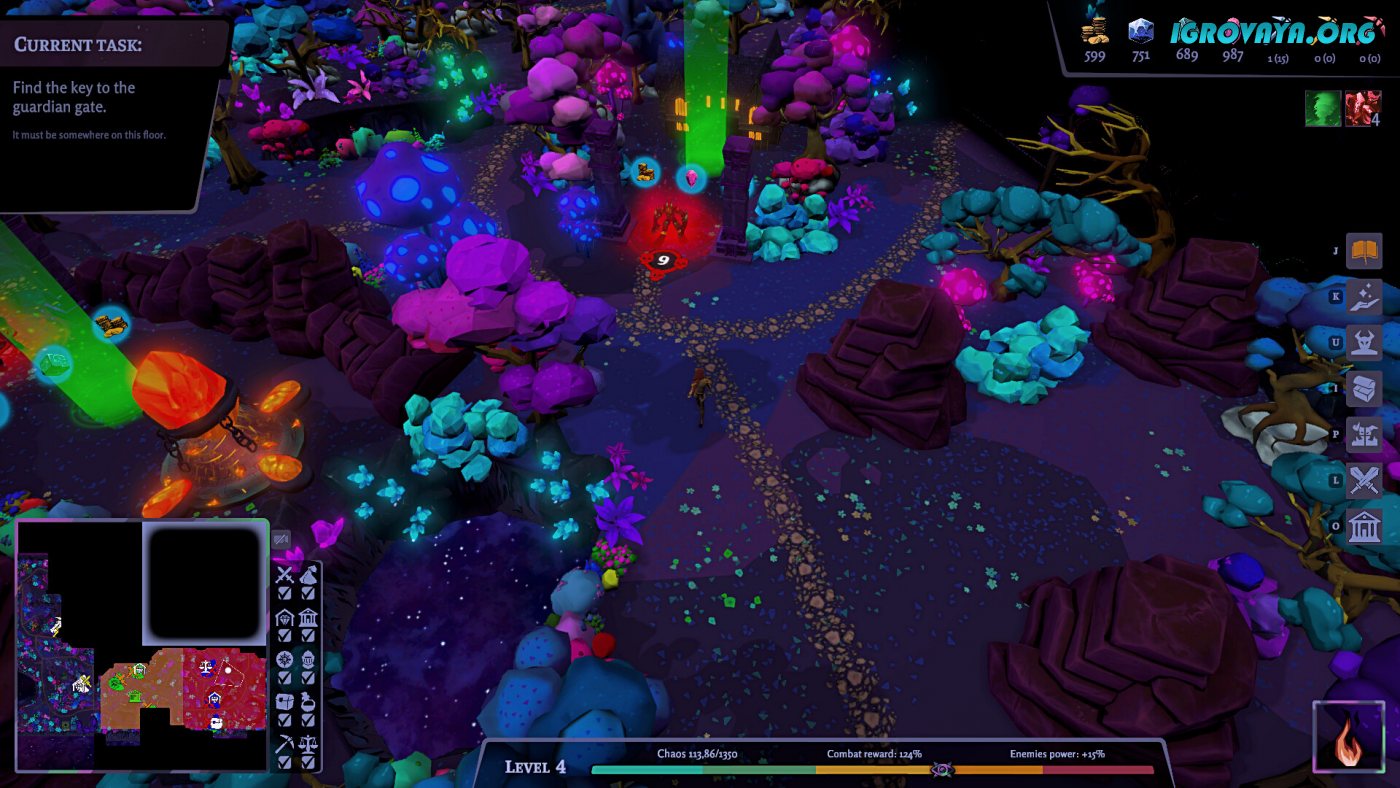Toggle the knight helmet map filter checkbox

pos(309,678)
